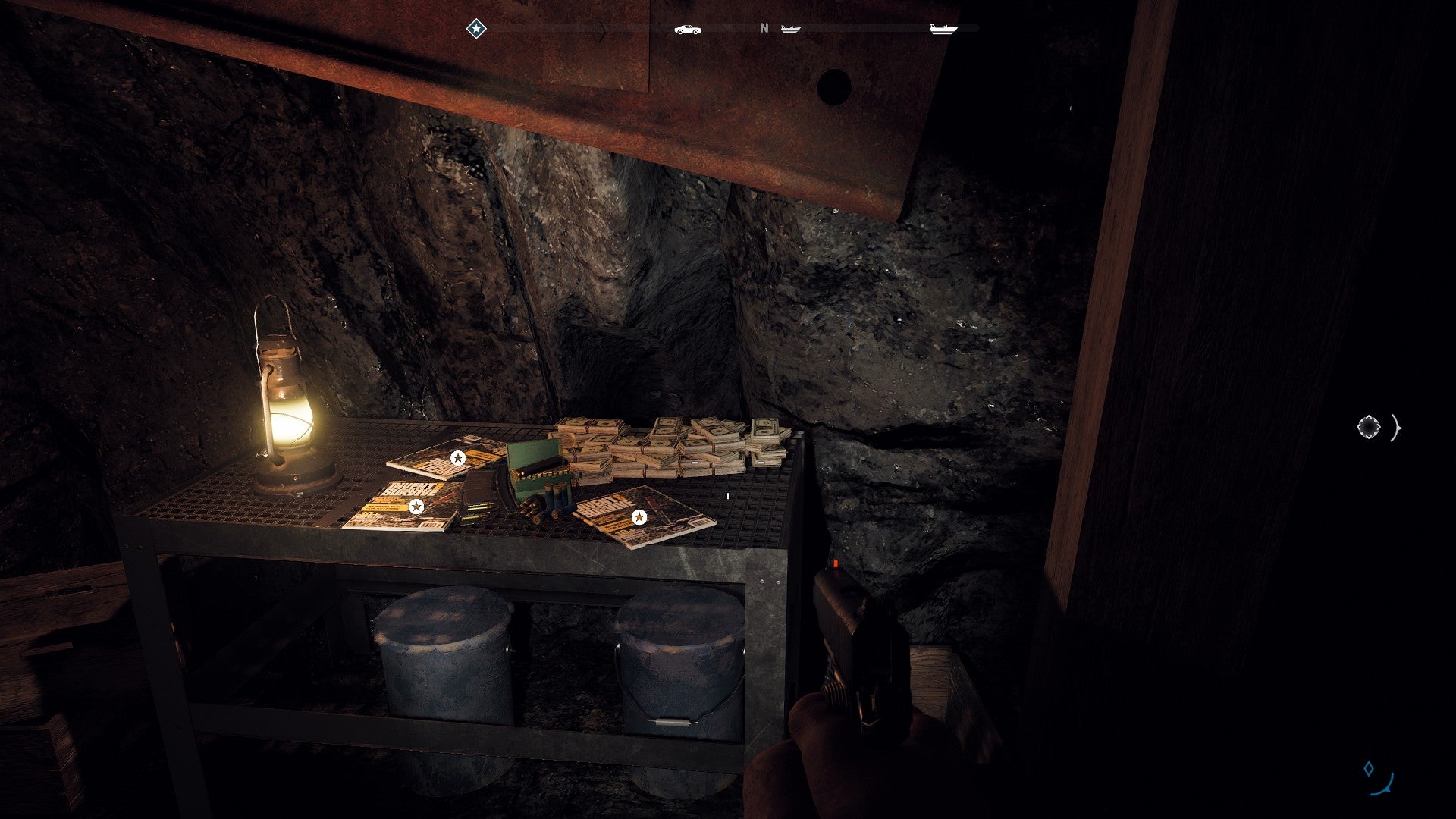Click the gold star marker on the right magazine
Image resolution: width=1456 pixels, height=819 pixels.
pos(639,517)
